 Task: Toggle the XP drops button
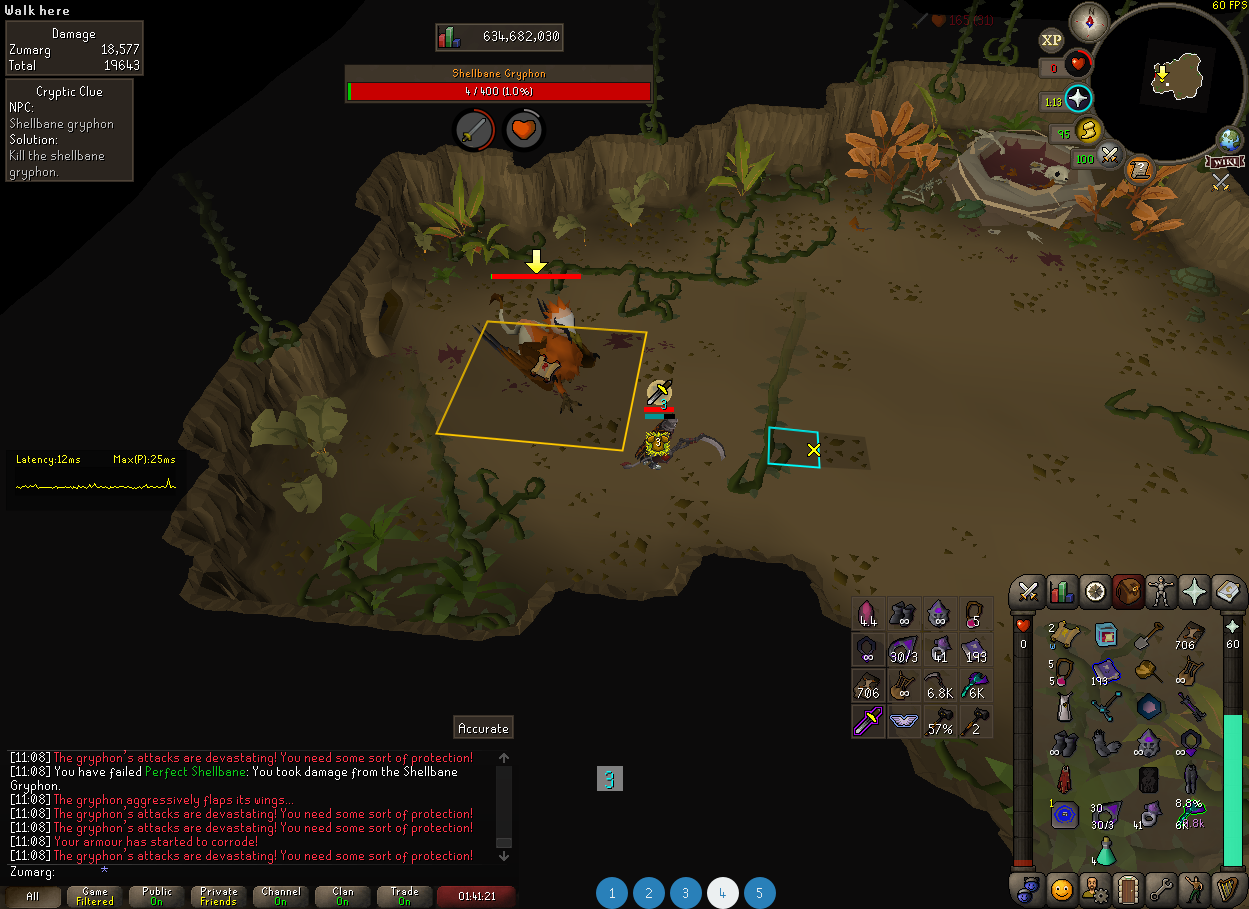click(1051, 40)
